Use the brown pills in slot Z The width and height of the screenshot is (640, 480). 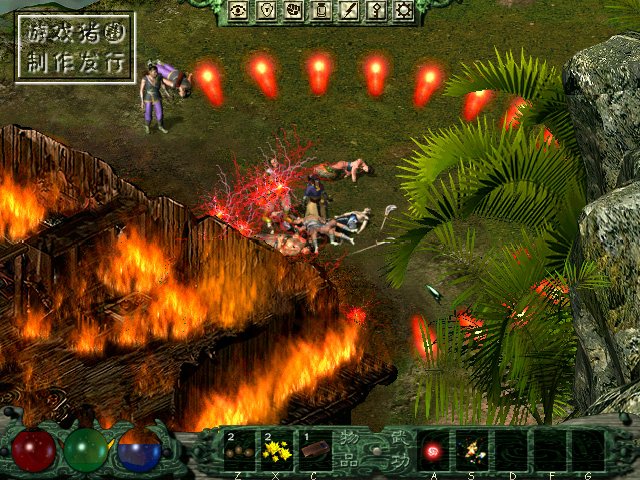[x=240, y=450]
